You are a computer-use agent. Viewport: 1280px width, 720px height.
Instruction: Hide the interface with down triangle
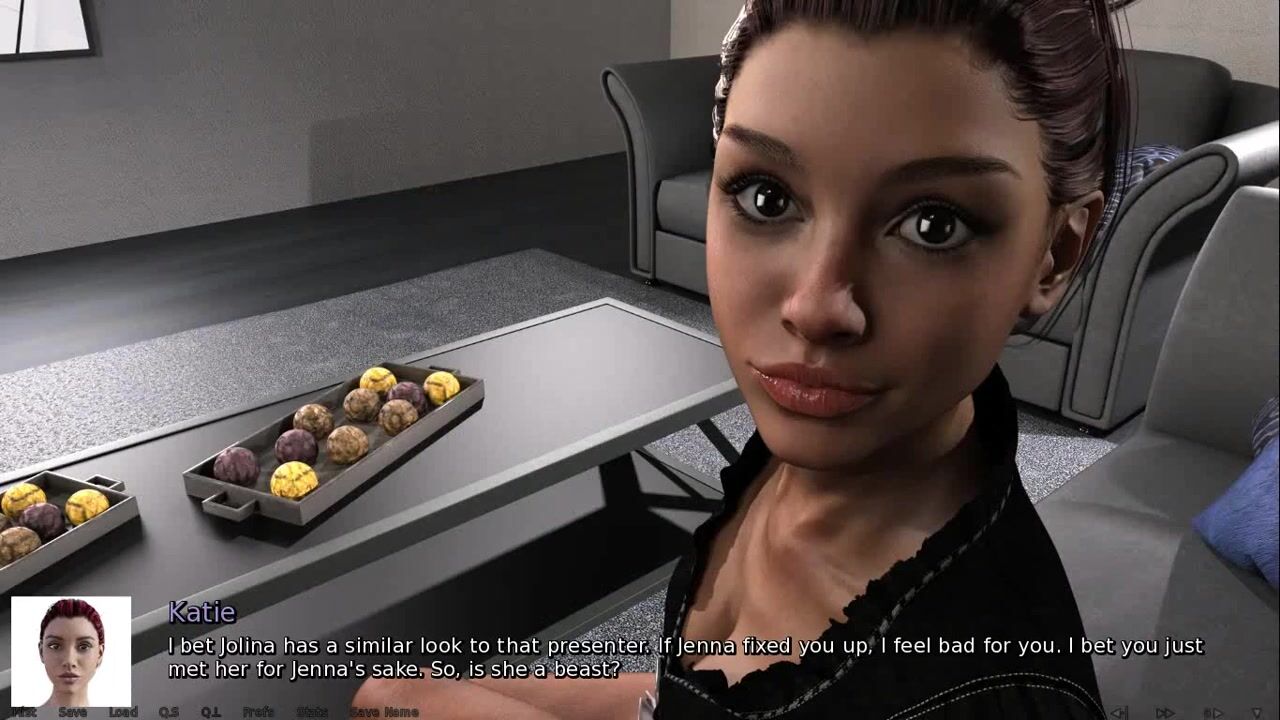(1256, 712)
